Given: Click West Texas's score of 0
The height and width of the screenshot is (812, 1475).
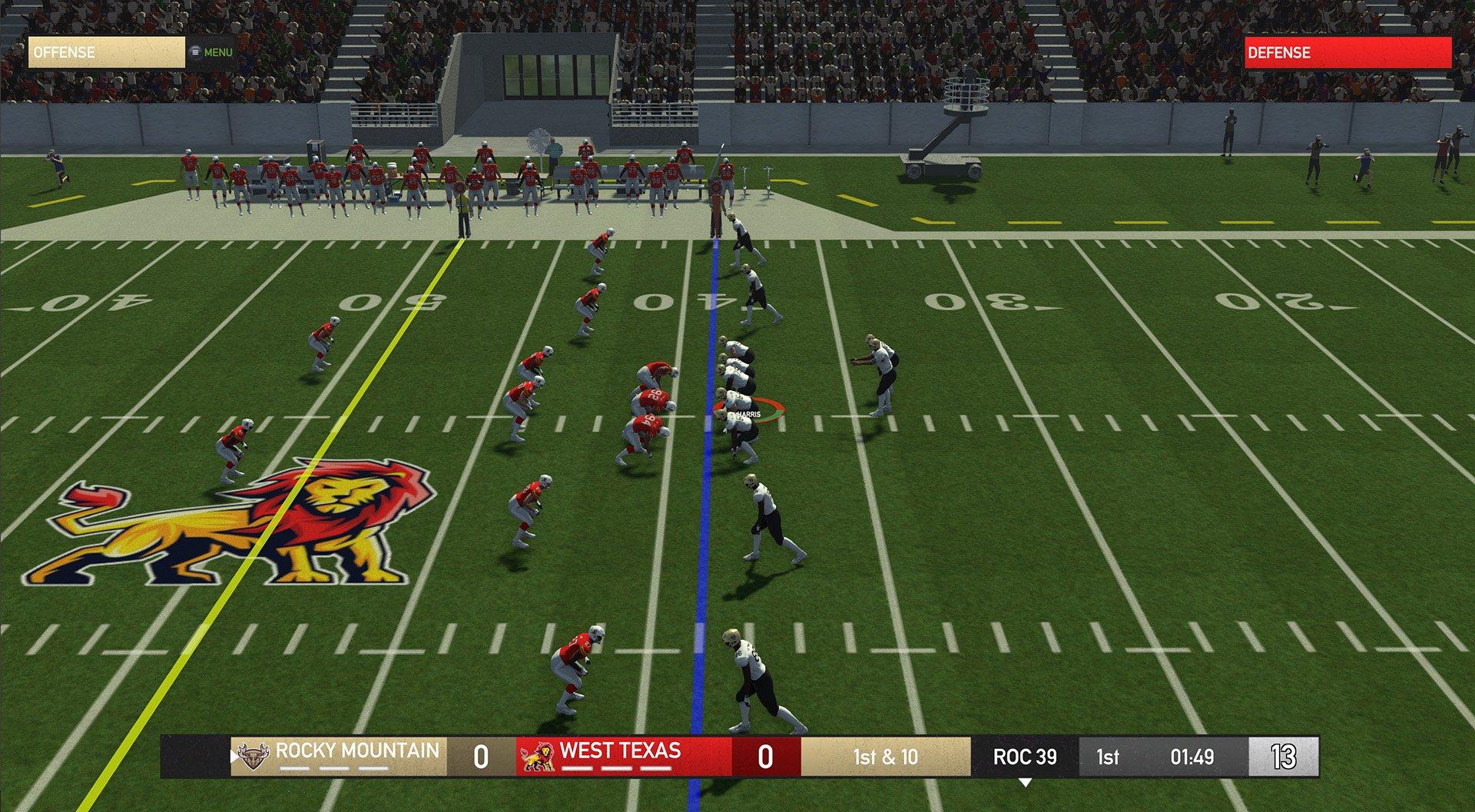Looking at the screenshot, I should [x=766, y=757].
